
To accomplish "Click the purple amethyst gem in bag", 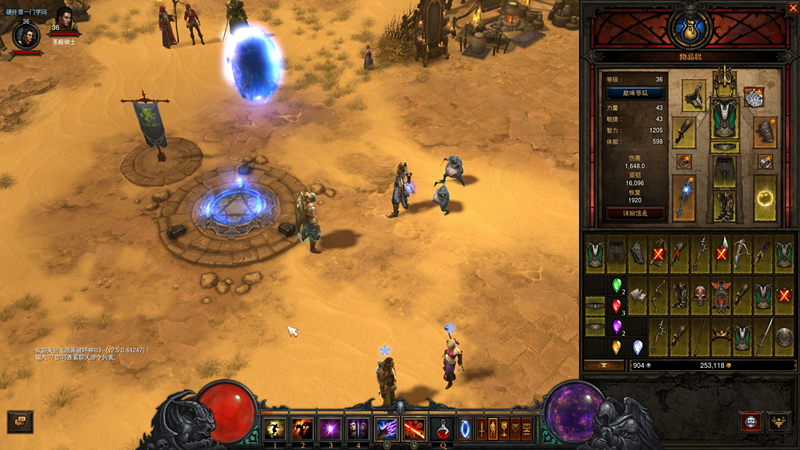I will 617,326.
